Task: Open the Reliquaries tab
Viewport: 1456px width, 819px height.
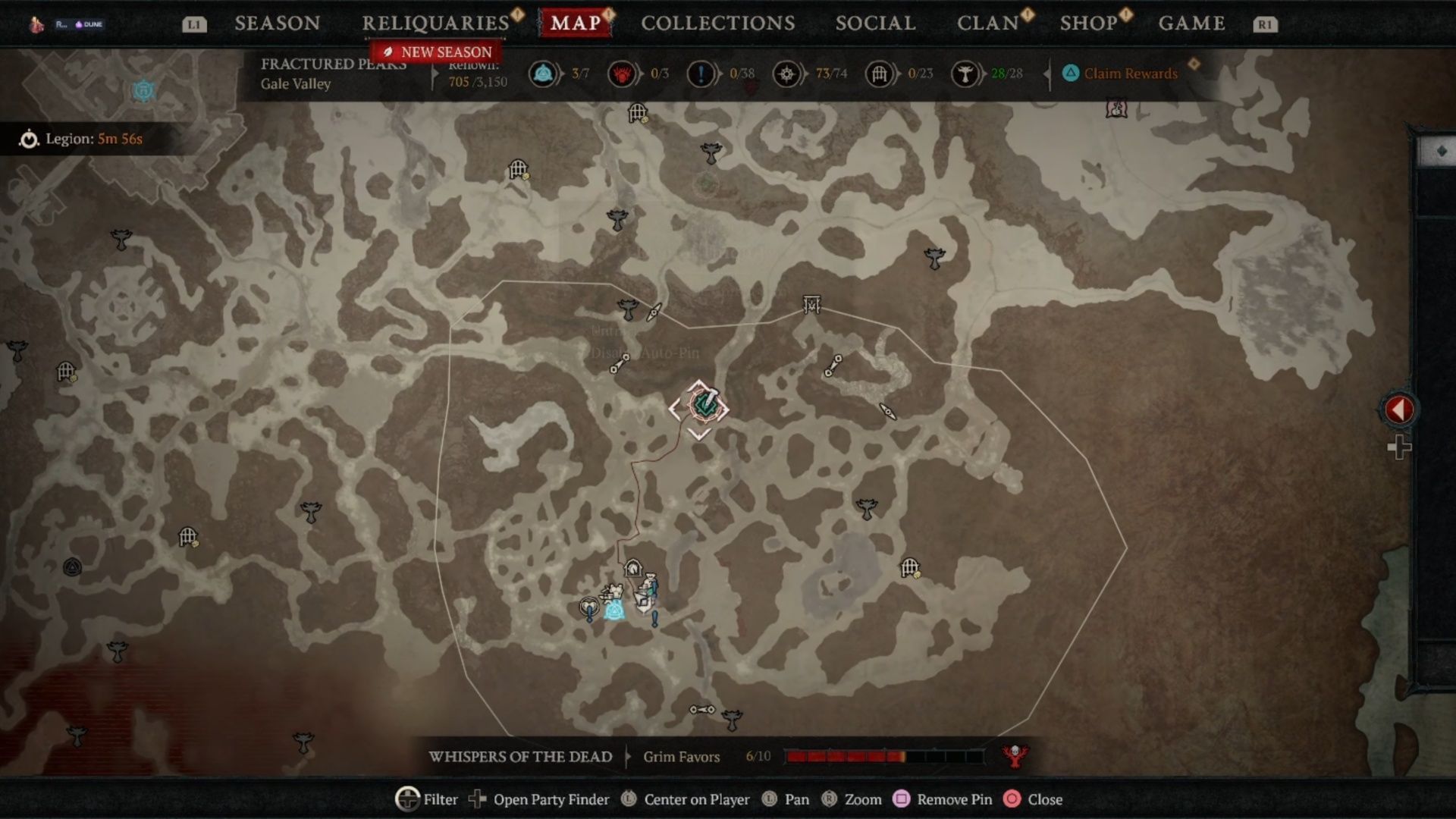Action: click(x=435, y=24)
